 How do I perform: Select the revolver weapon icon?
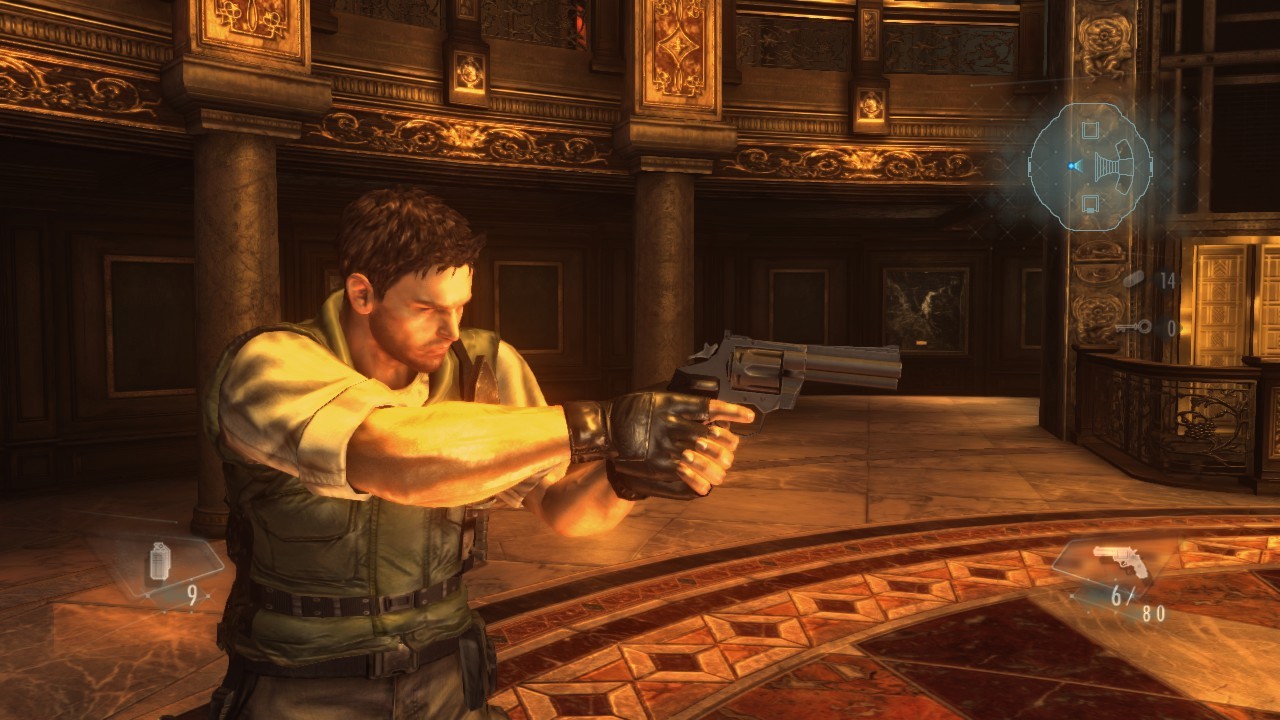click(x=1120, y=561)
